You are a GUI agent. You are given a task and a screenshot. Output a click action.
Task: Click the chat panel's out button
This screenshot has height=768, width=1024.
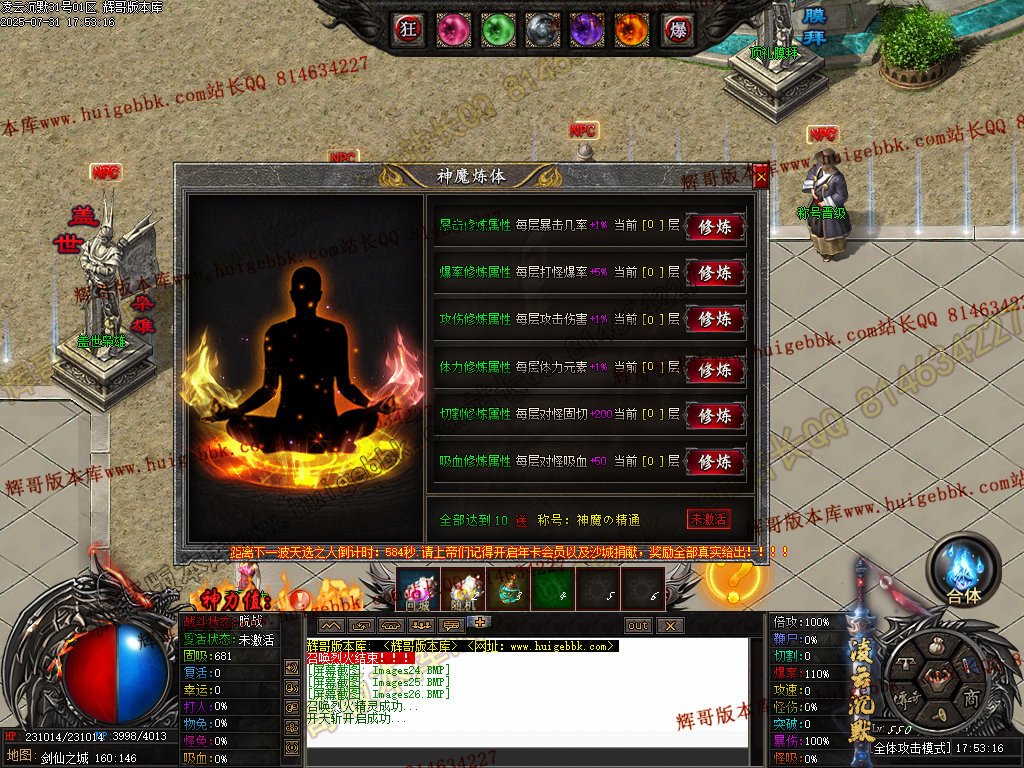637,625
